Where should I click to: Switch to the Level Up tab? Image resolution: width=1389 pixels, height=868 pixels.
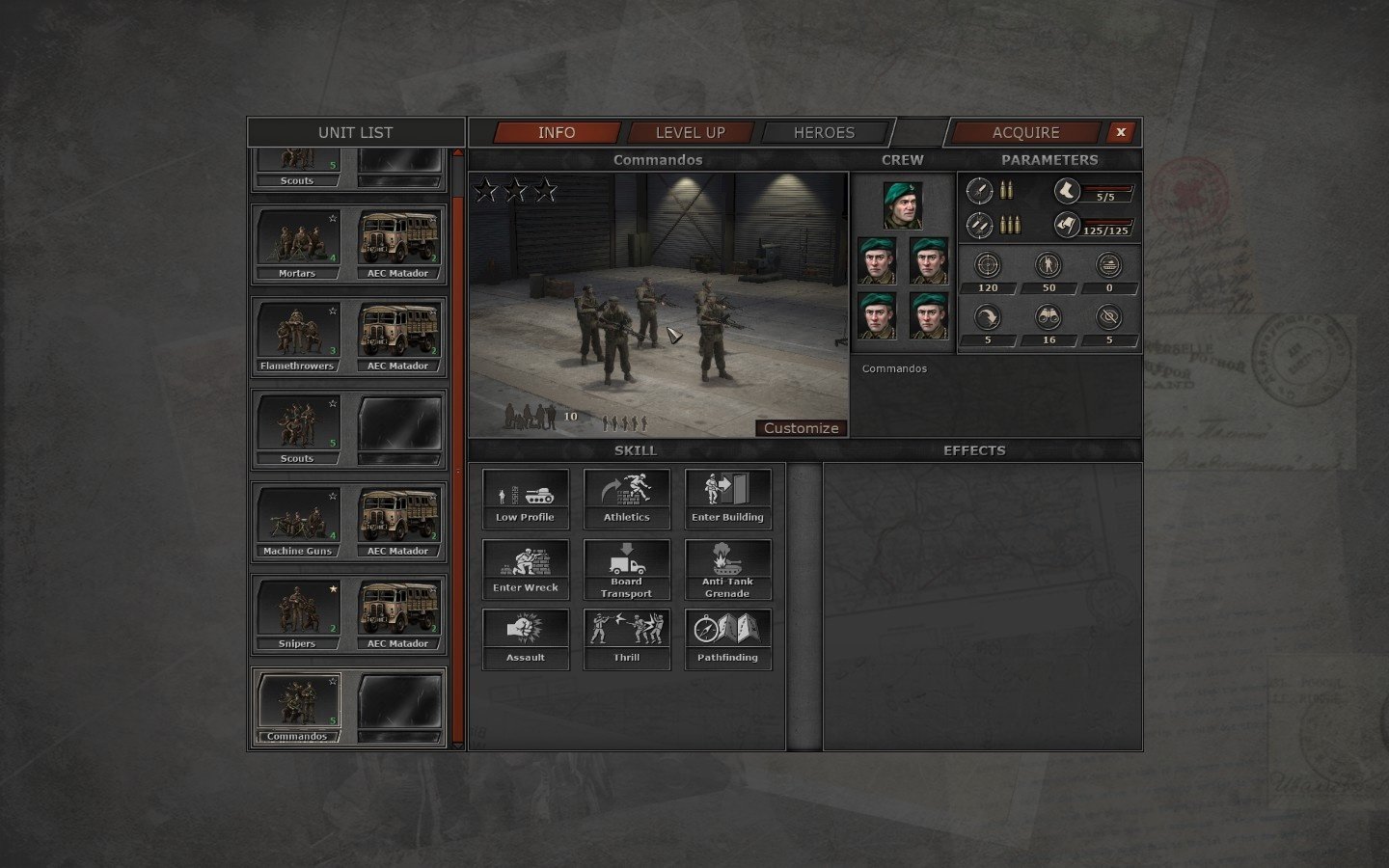point(690,133)
